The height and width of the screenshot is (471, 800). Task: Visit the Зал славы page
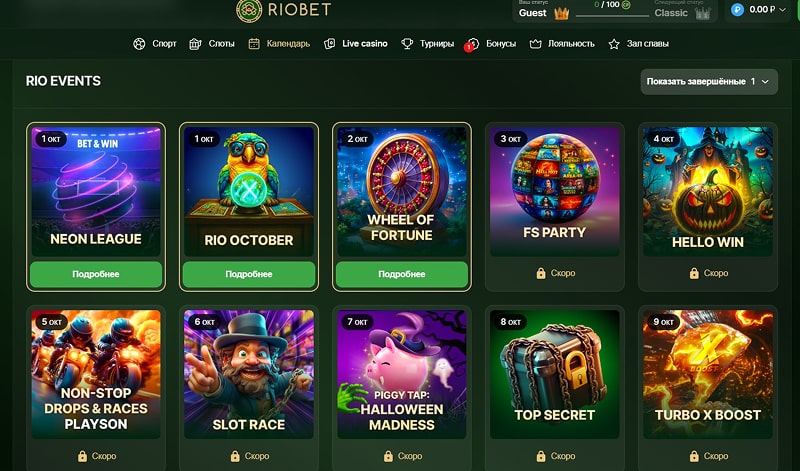point(639,44)
